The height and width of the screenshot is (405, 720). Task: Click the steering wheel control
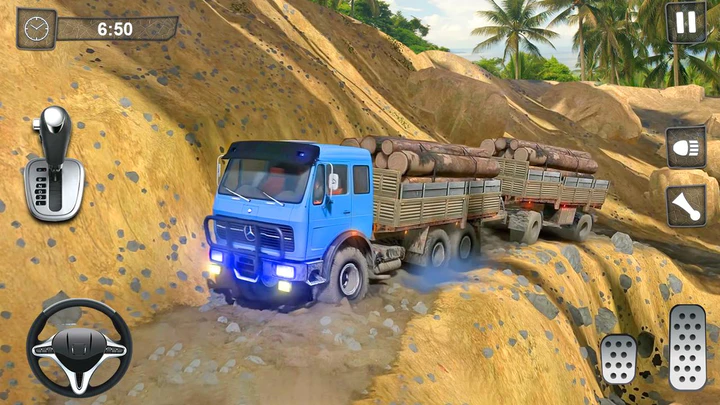[79, 347]
